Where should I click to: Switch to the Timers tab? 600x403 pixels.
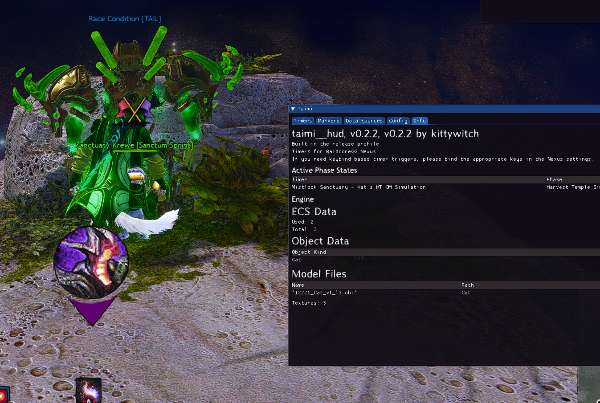pos(304,119)
